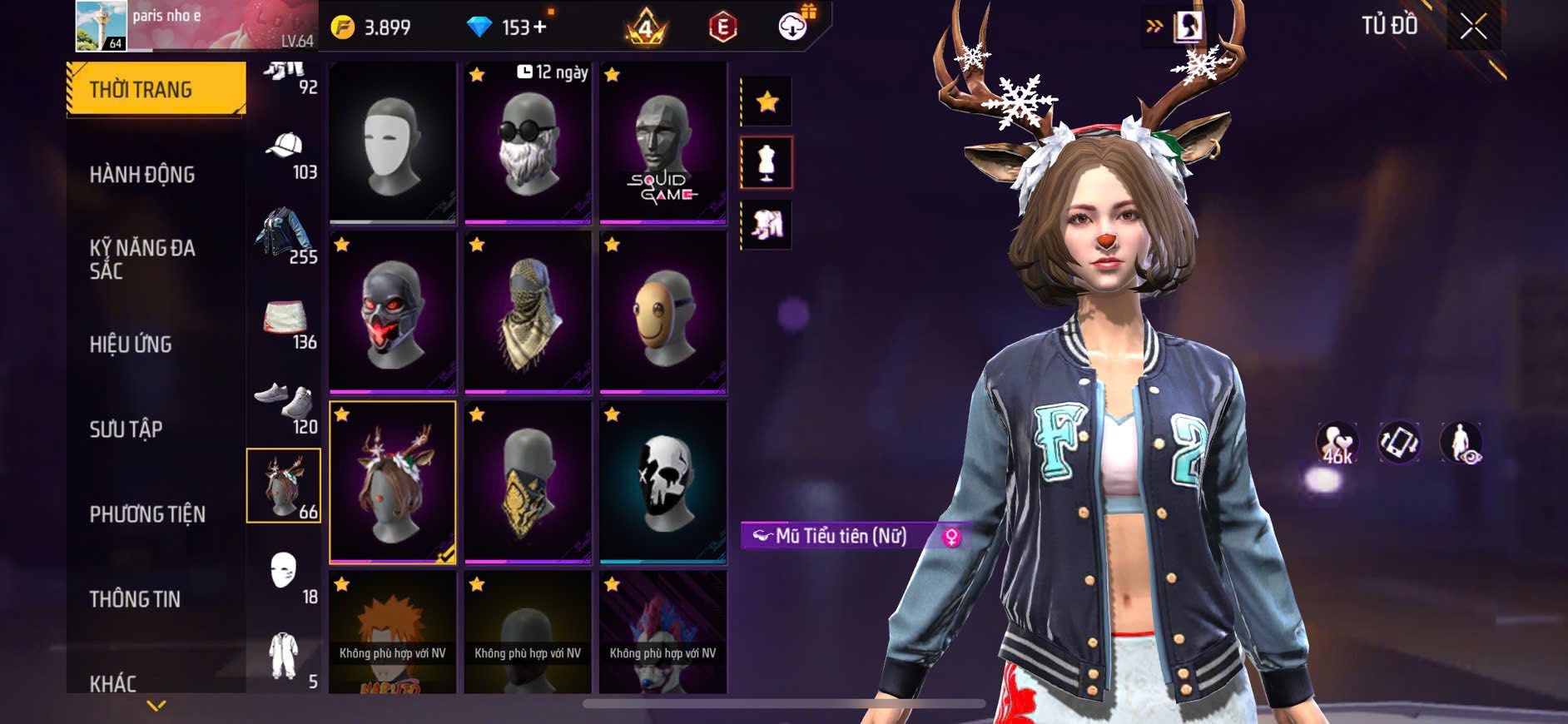Equip the plain white face mask
The image size is (1568, 724).
point(393,142)
